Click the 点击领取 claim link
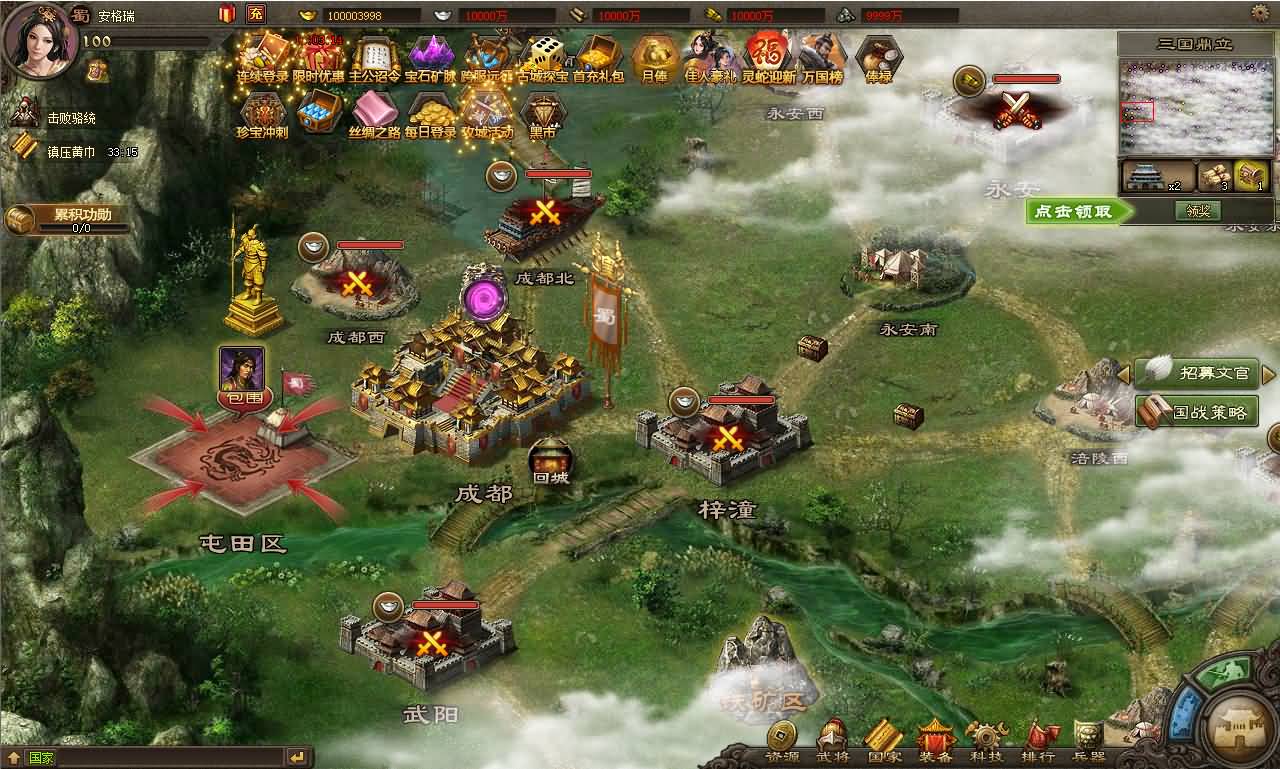This screenshot has height=769, width=1280. (x=1075, y=211)
